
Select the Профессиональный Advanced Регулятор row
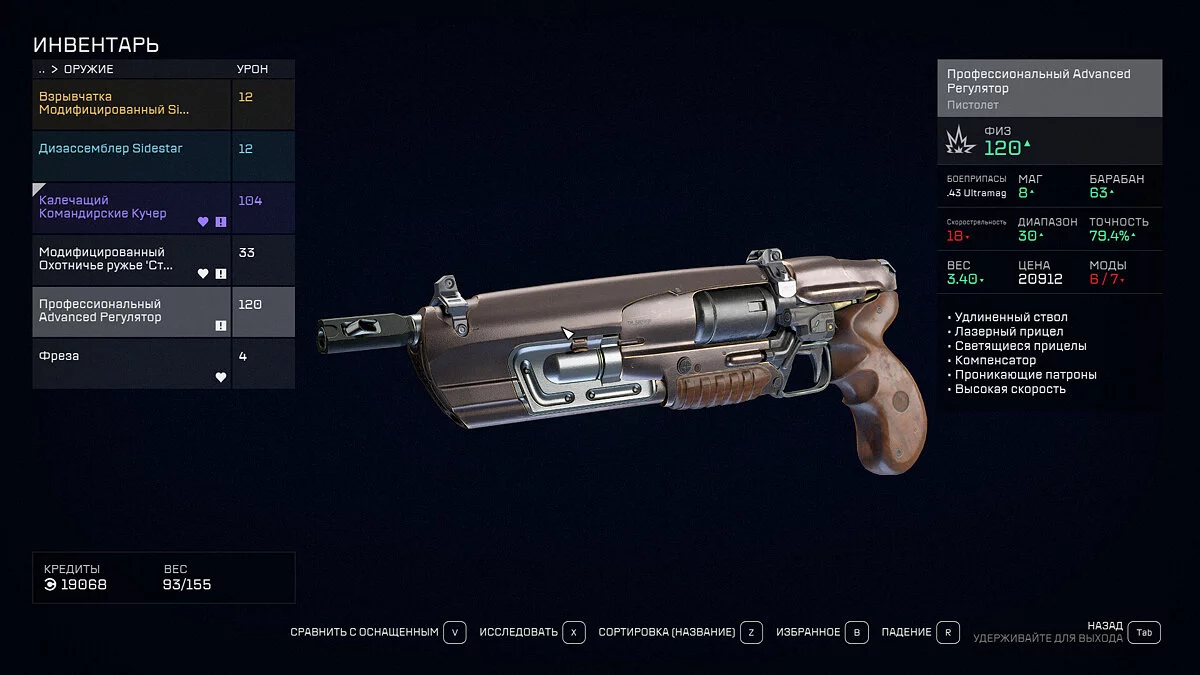(132, 312)
